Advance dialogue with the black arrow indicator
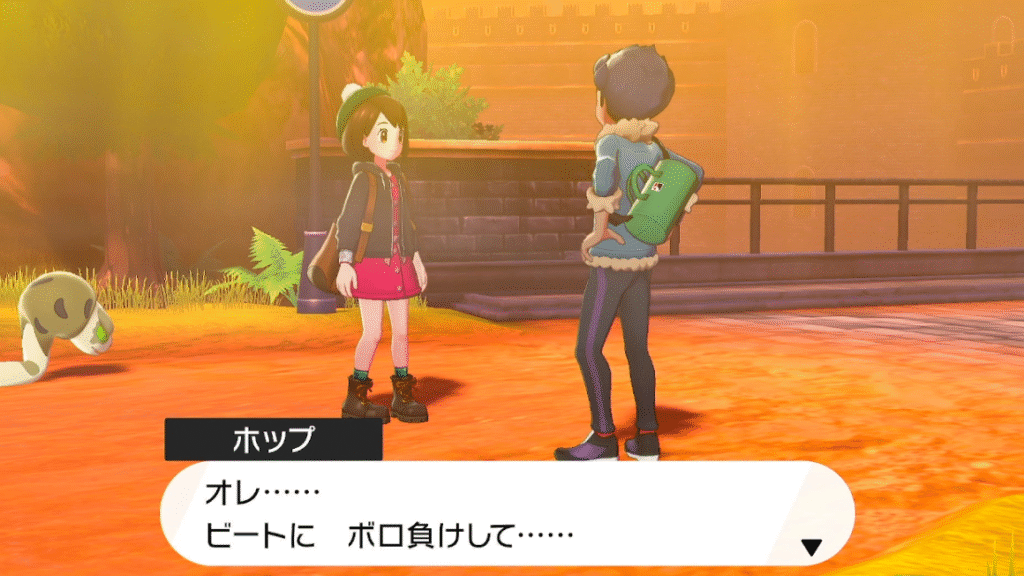This screenshot has height=576, width=1024. pyautogui.click(x=812, y=546)
